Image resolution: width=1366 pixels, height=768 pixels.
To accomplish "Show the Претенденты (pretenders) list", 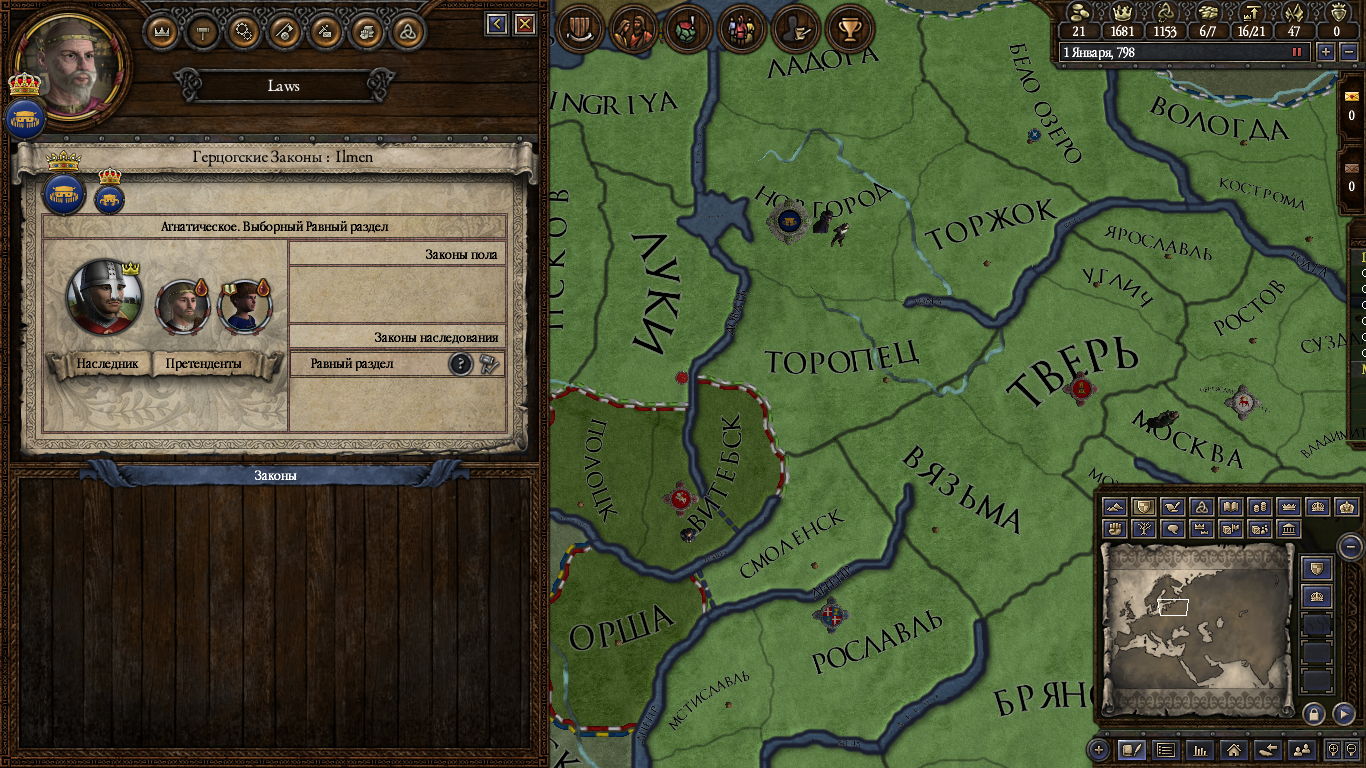I will (203, 364).
